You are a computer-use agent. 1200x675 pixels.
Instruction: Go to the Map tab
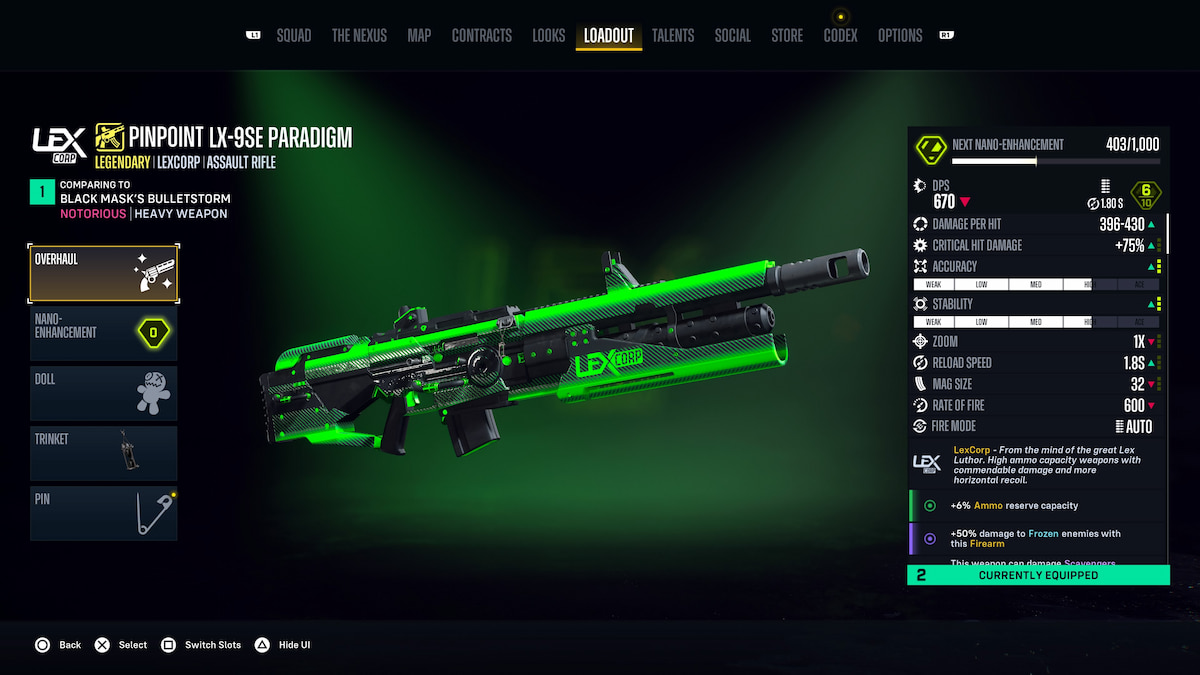(419, 36)
